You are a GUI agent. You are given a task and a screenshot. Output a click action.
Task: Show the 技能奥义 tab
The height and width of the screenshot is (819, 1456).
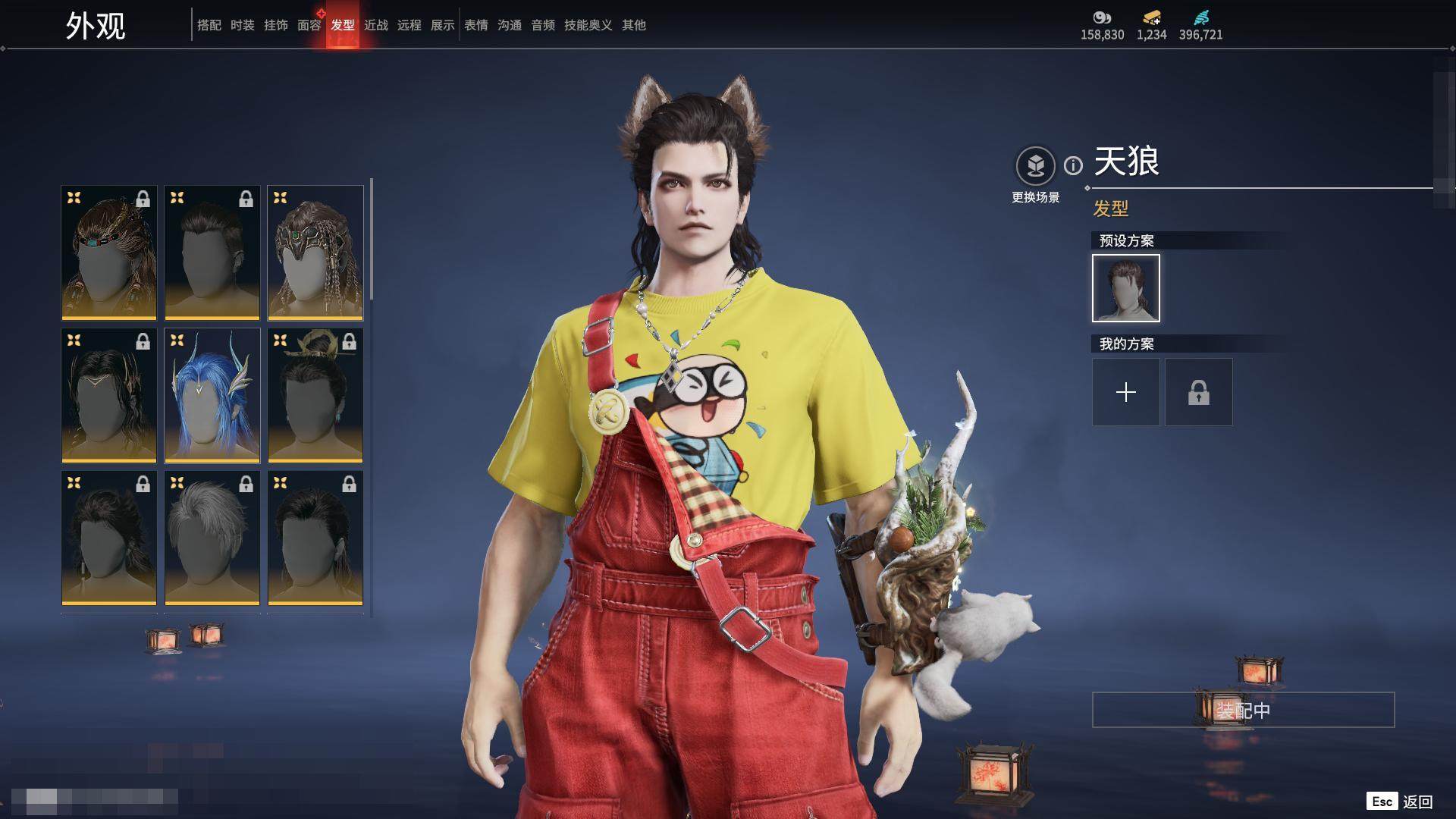tap(588, 25)
